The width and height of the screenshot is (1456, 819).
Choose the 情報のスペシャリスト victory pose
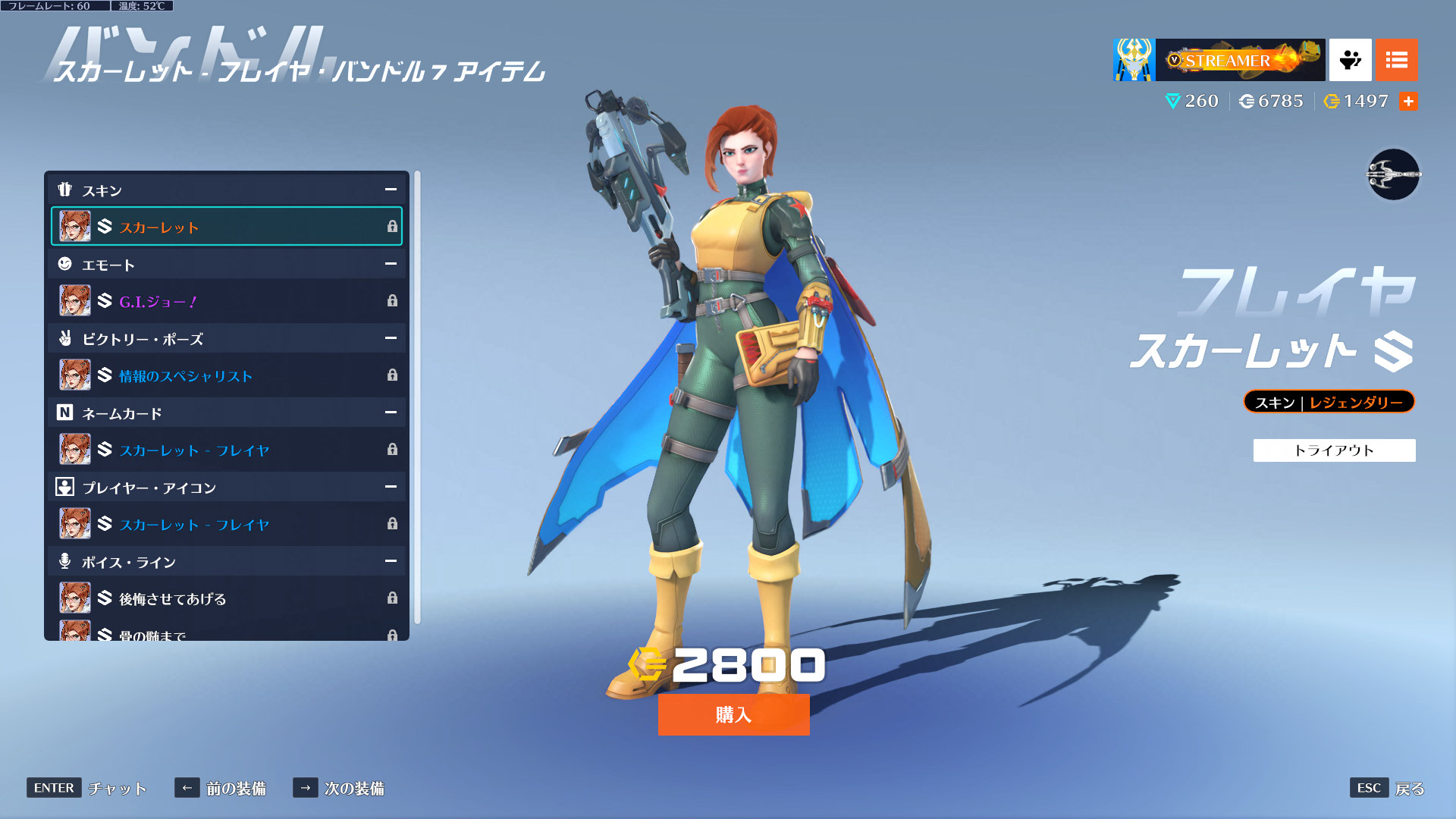226,375
